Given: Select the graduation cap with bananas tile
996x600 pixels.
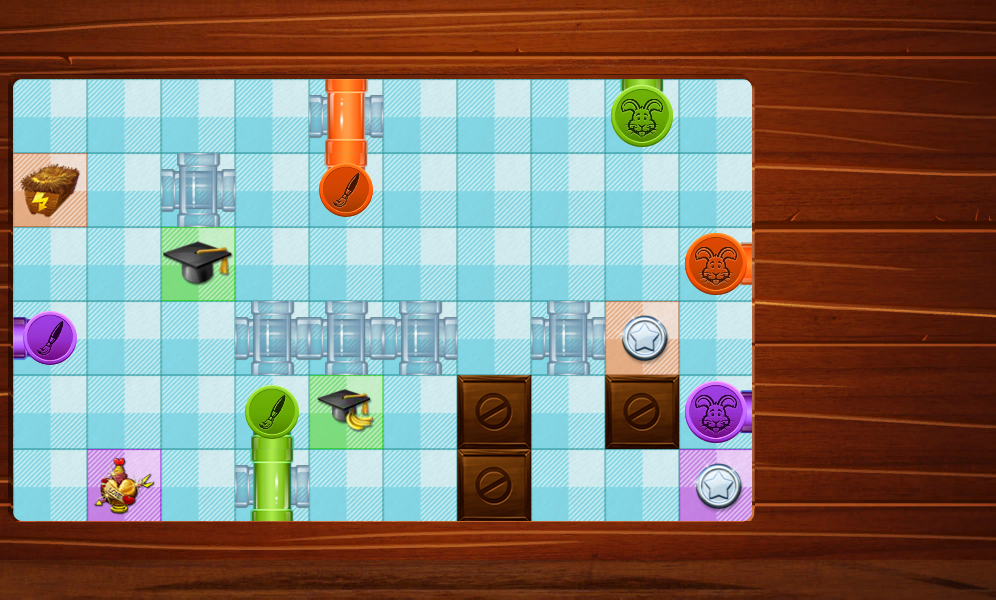Looking at the screenshot, I should pos(346,410).
